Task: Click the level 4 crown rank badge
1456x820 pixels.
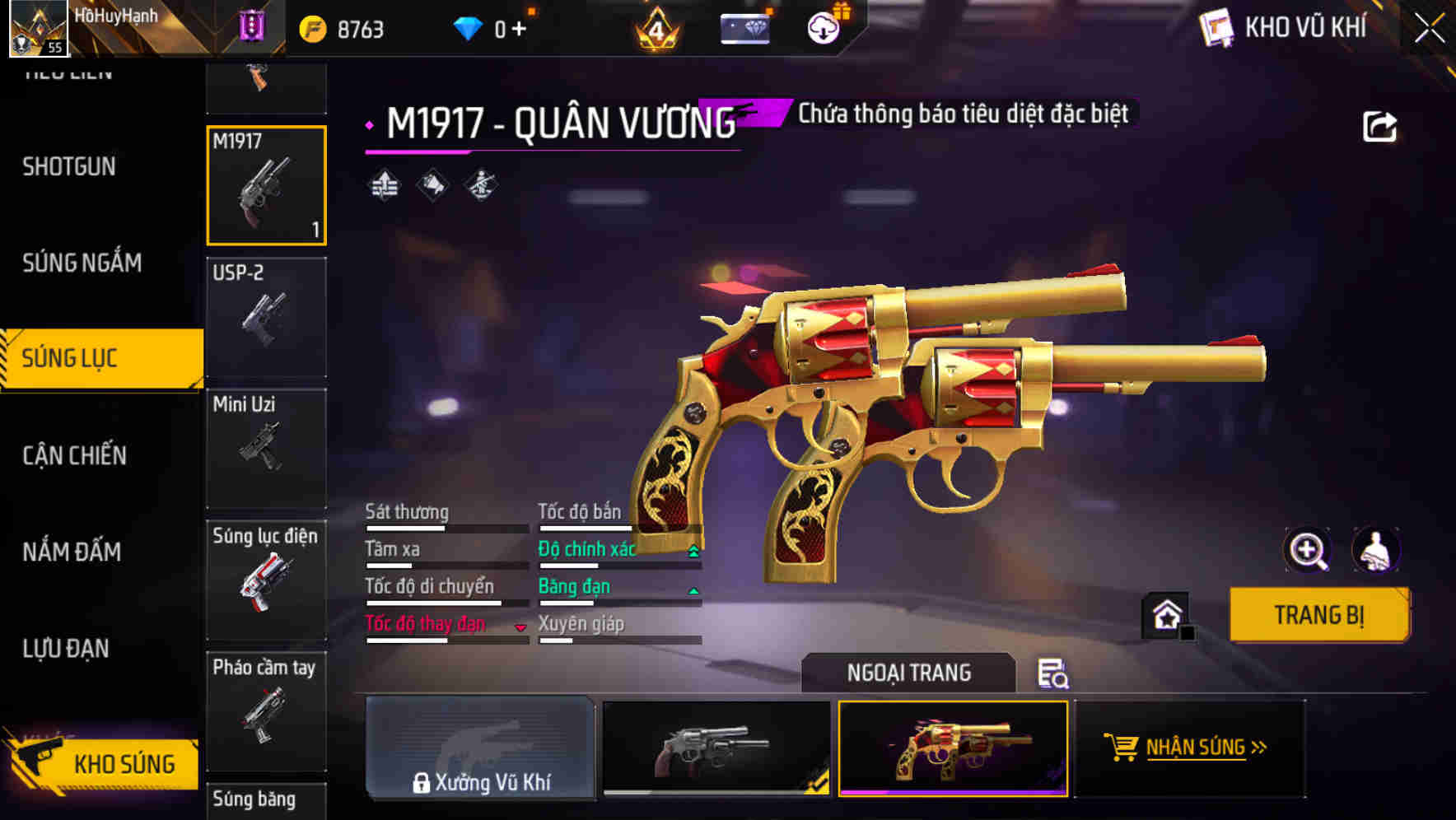Action: click(655, 27)
